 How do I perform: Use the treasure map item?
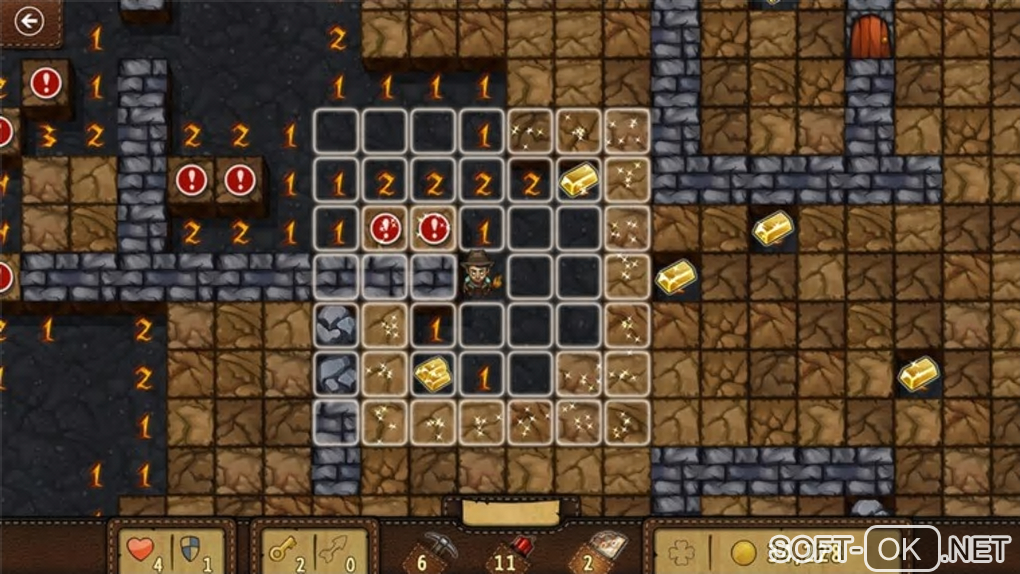pos(603,547)
